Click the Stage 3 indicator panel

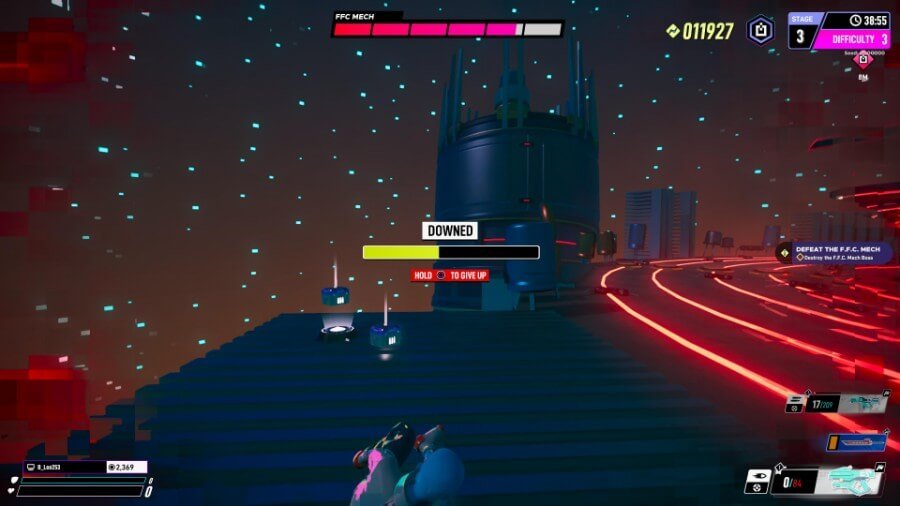[800, 32]
